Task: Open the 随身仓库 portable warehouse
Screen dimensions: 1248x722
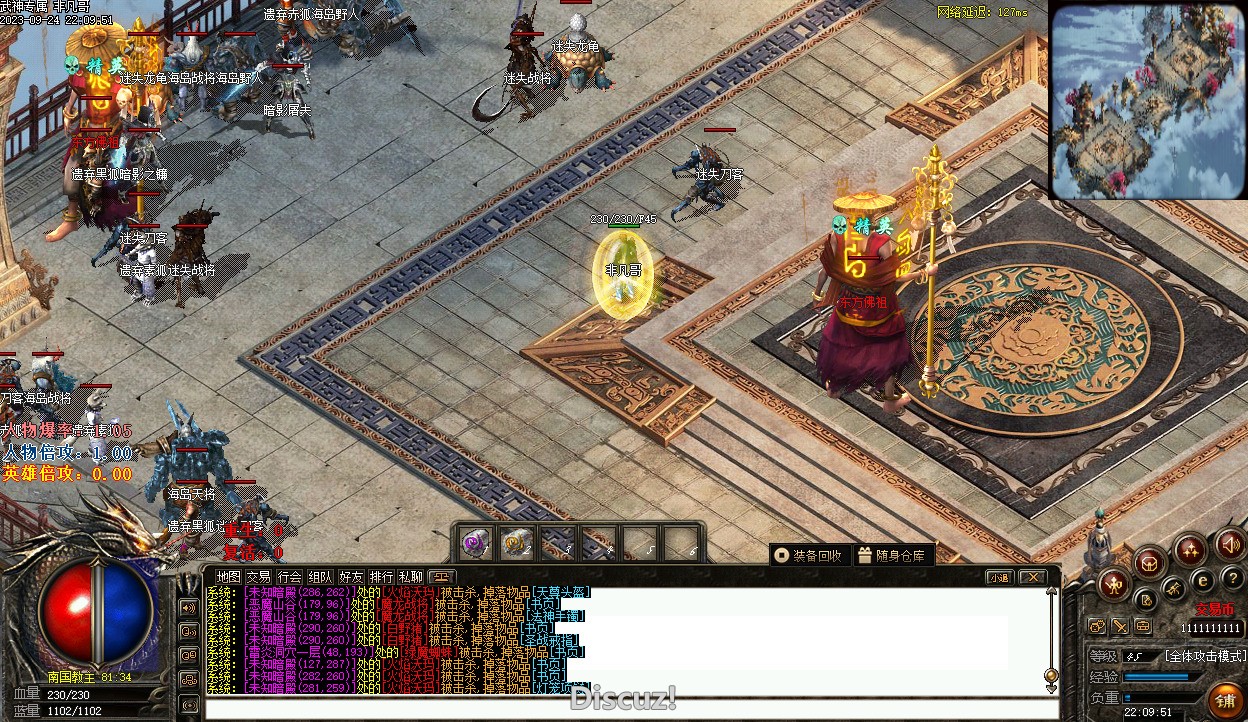Action: point(892,555)
